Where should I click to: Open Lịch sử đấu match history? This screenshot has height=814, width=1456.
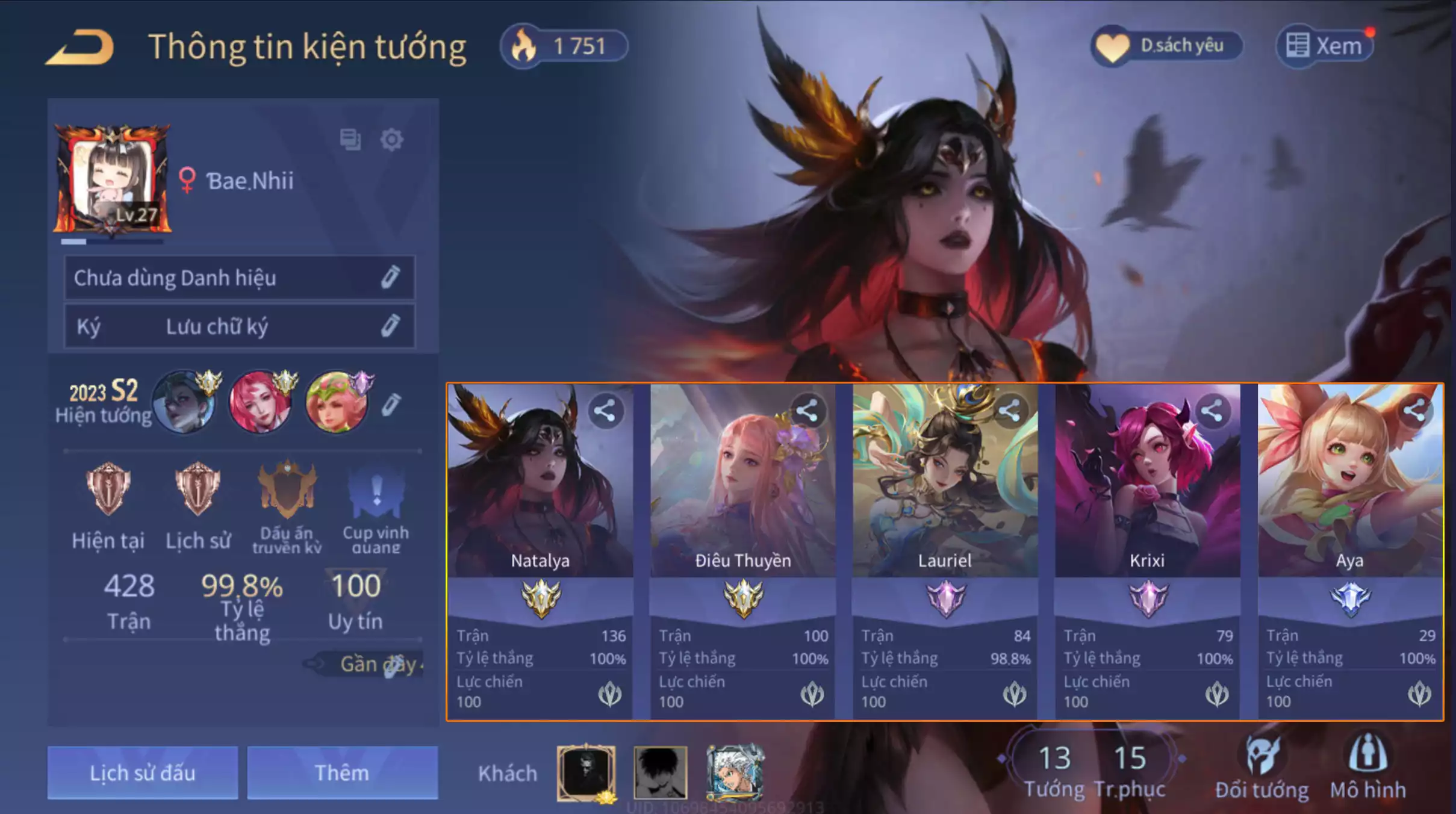[x=143, y=772]
